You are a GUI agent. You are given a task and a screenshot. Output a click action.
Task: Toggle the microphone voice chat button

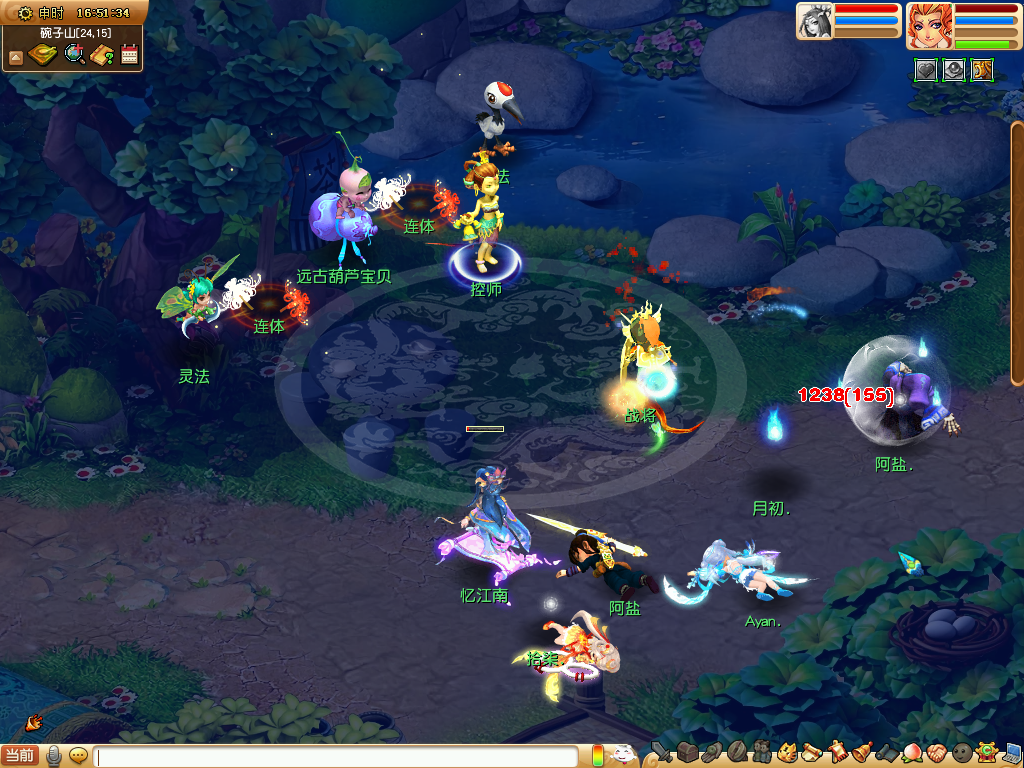pyautogui.click(x=54, y=756)
